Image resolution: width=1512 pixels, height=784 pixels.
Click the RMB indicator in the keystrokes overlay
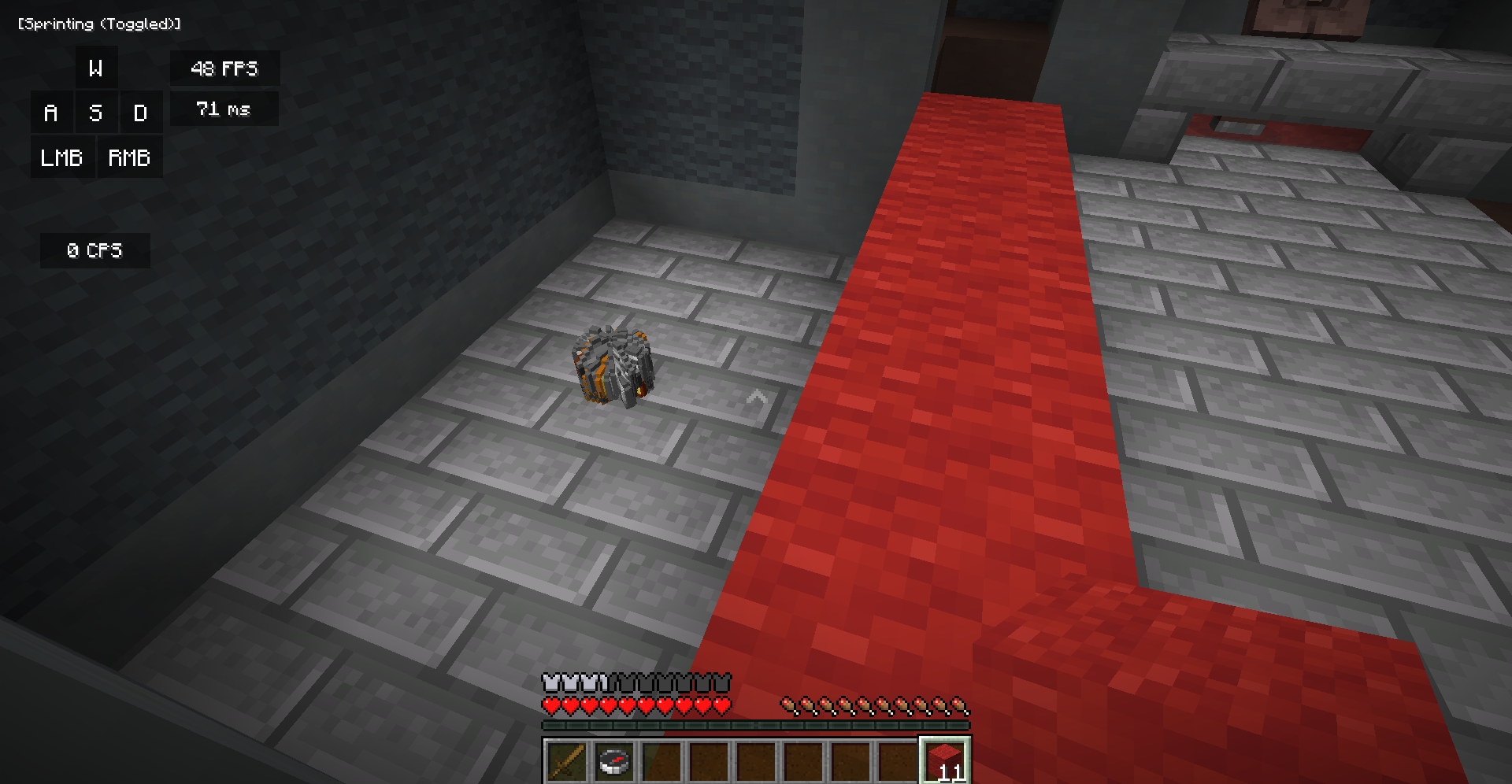pos(129,157)
